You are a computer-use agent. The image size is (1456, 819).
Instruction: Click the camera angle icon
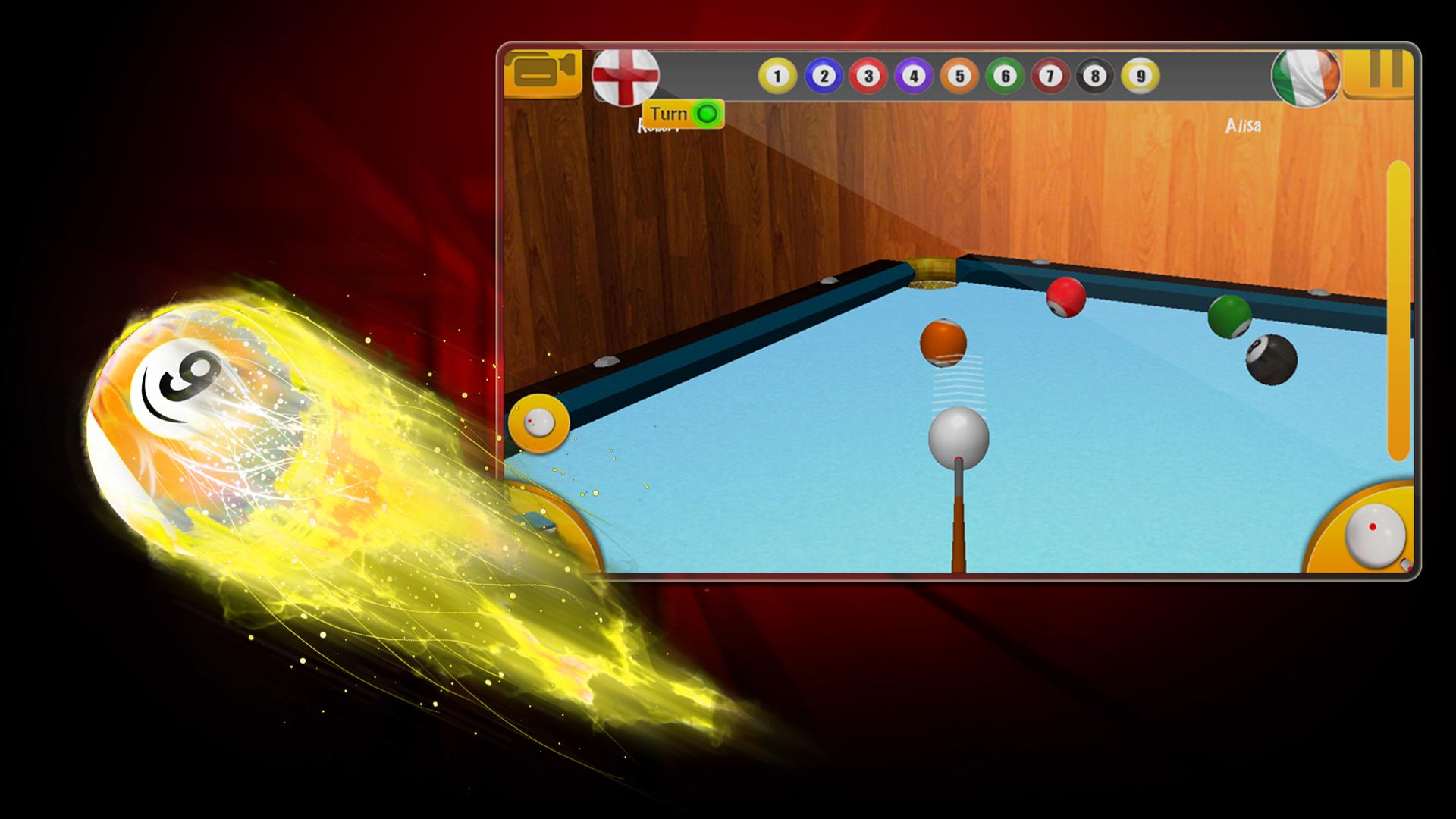pyautogui.click(x=543, y=73)
